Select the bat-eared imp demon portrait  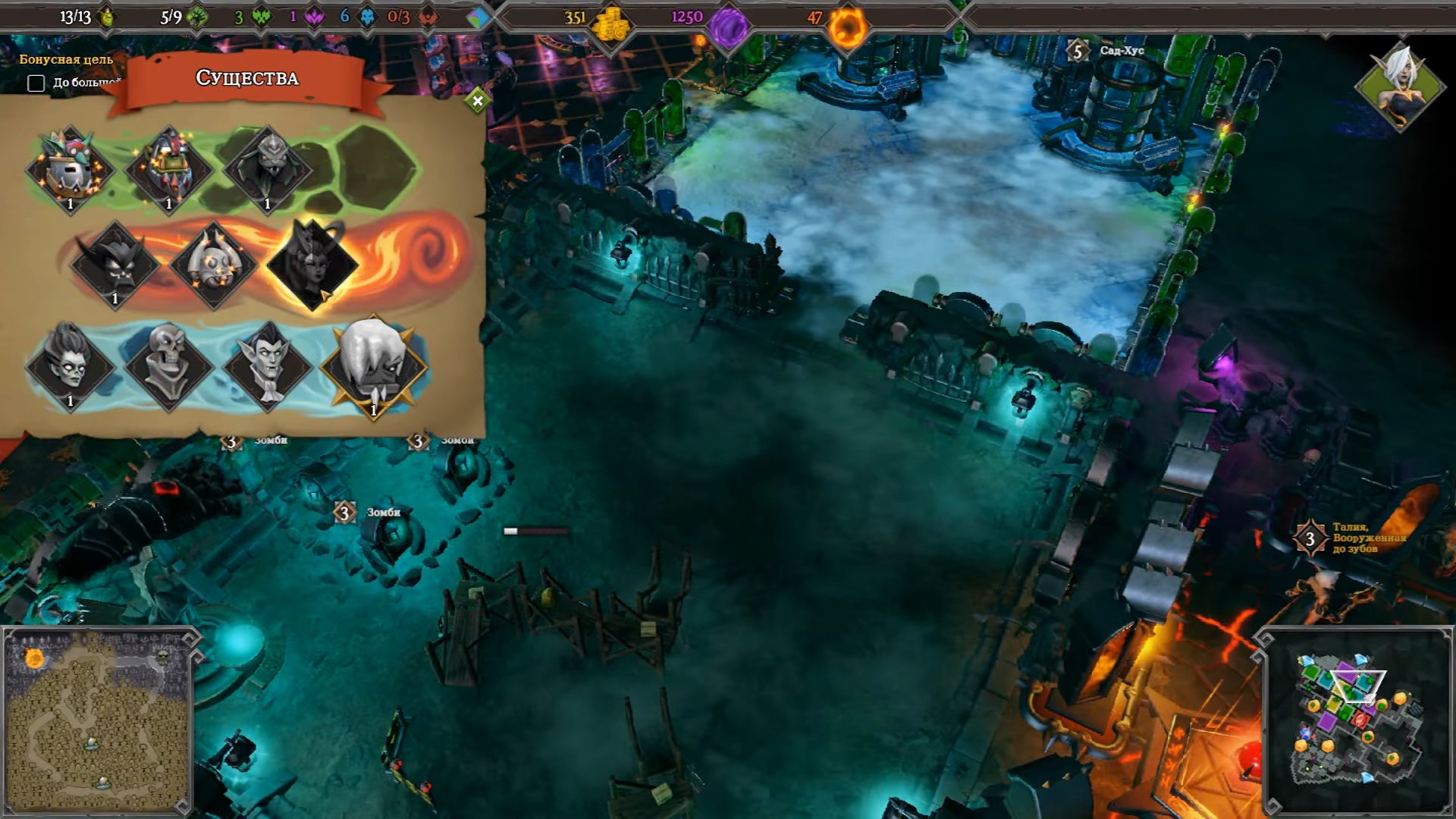(x=115, y=264)
